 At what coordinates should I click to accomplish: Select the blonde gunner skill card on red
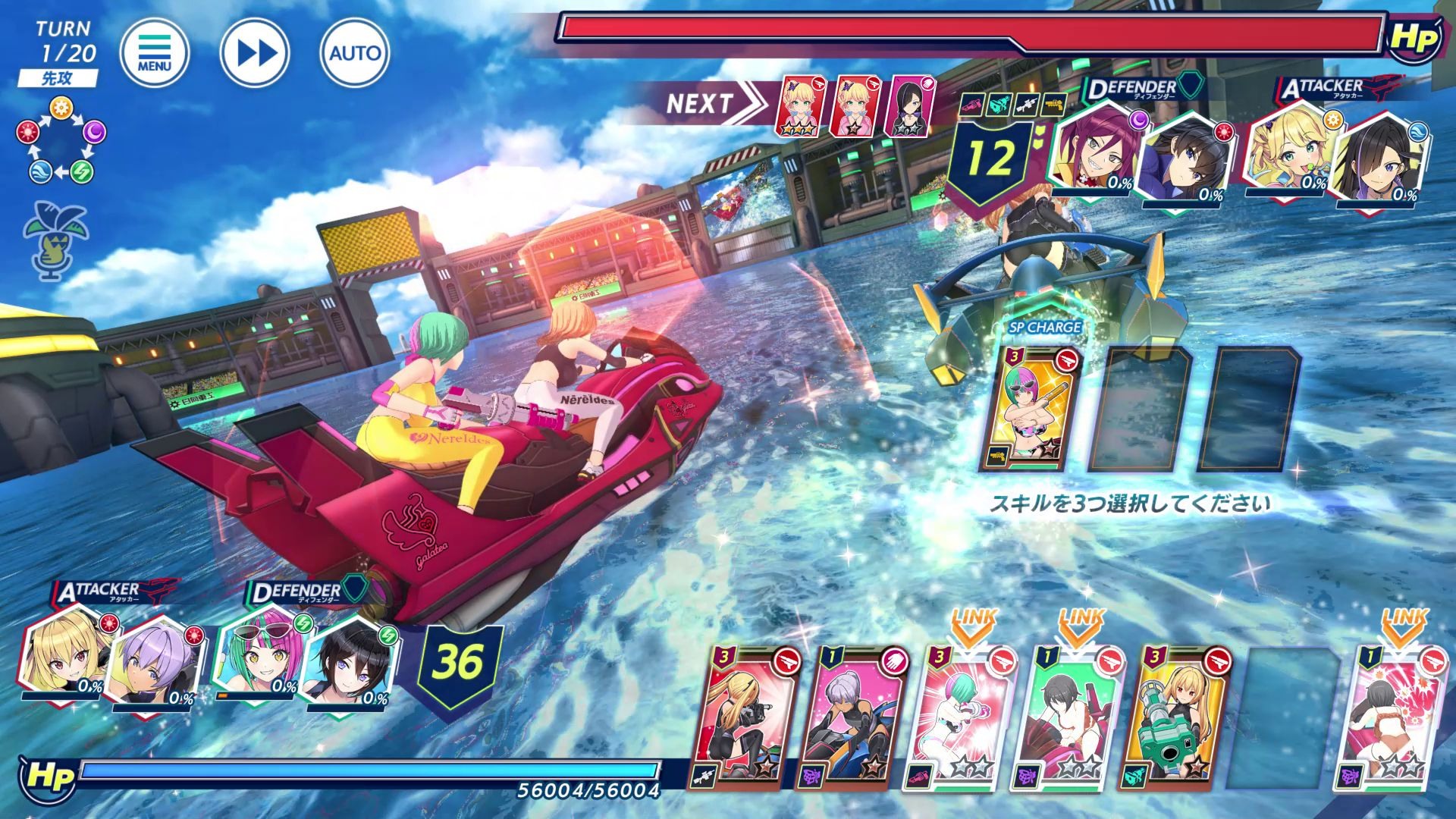click(x=744, y=717)
